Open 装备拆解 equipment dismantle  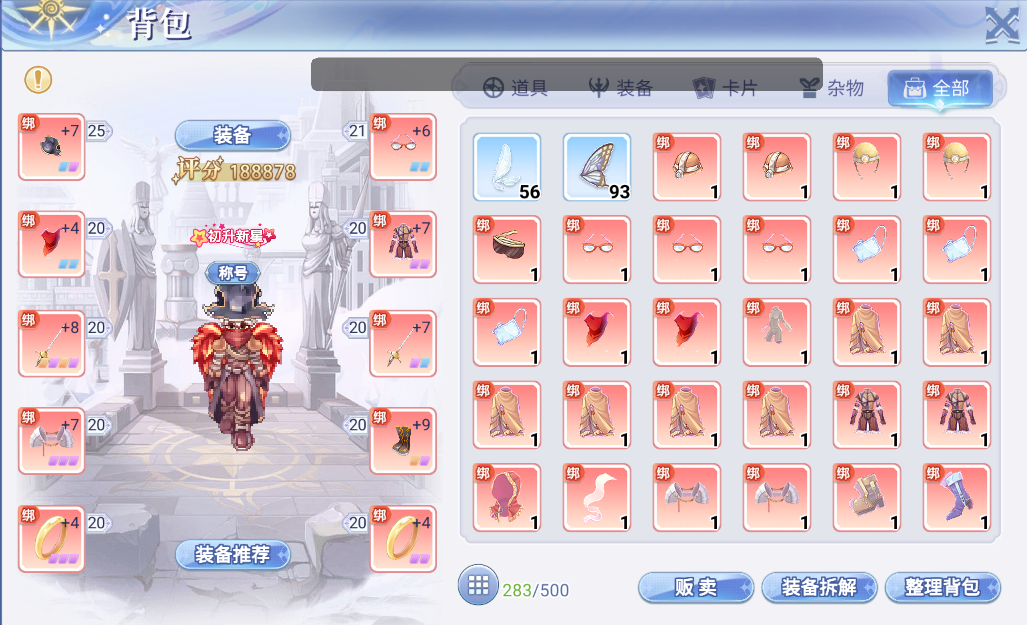[819, 588]
